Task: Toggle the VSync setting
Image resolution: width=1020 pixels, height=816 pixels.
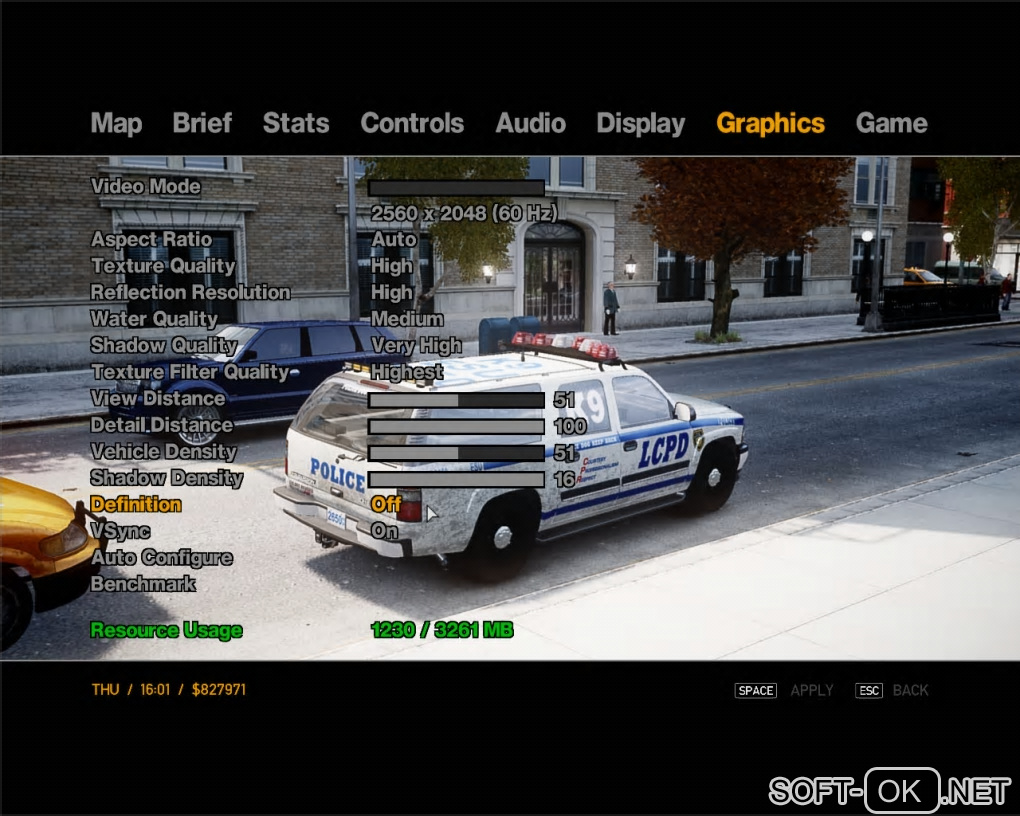Action: click(x=120, y=531)
